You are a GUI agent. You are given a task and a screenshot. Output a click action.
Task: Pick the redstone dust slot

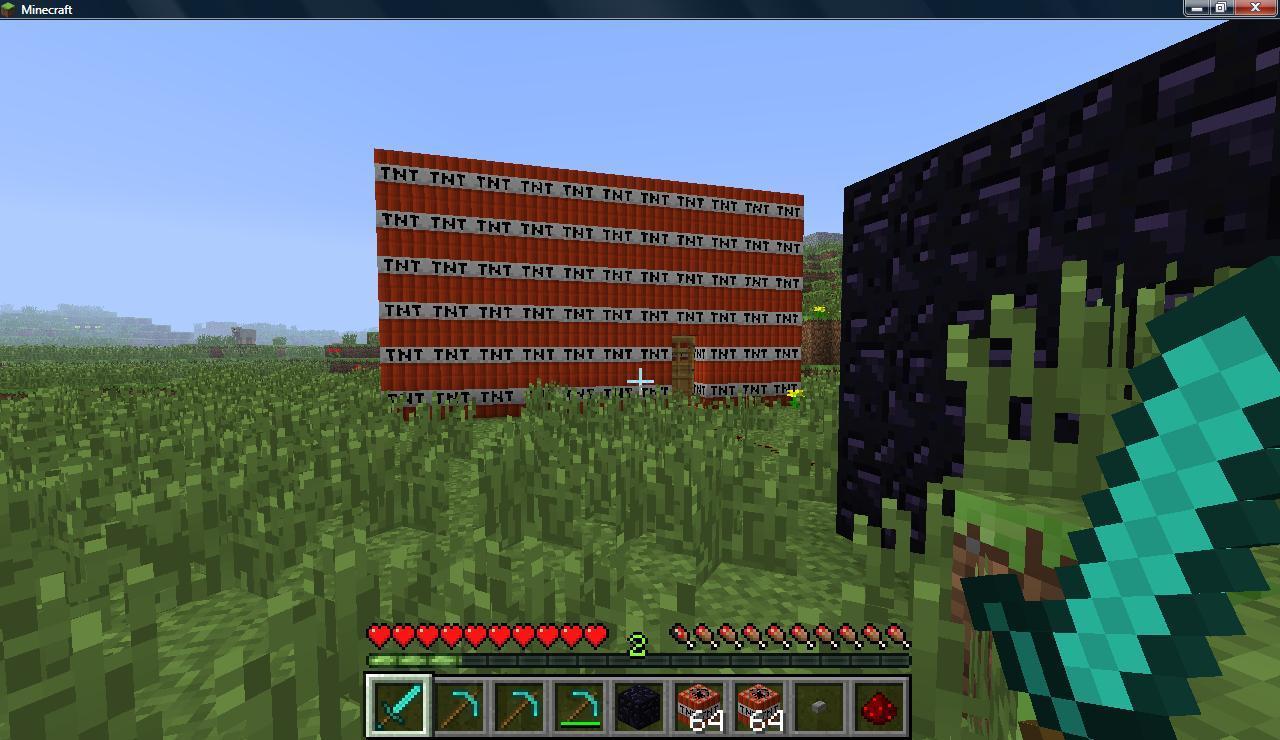(879, 706)
